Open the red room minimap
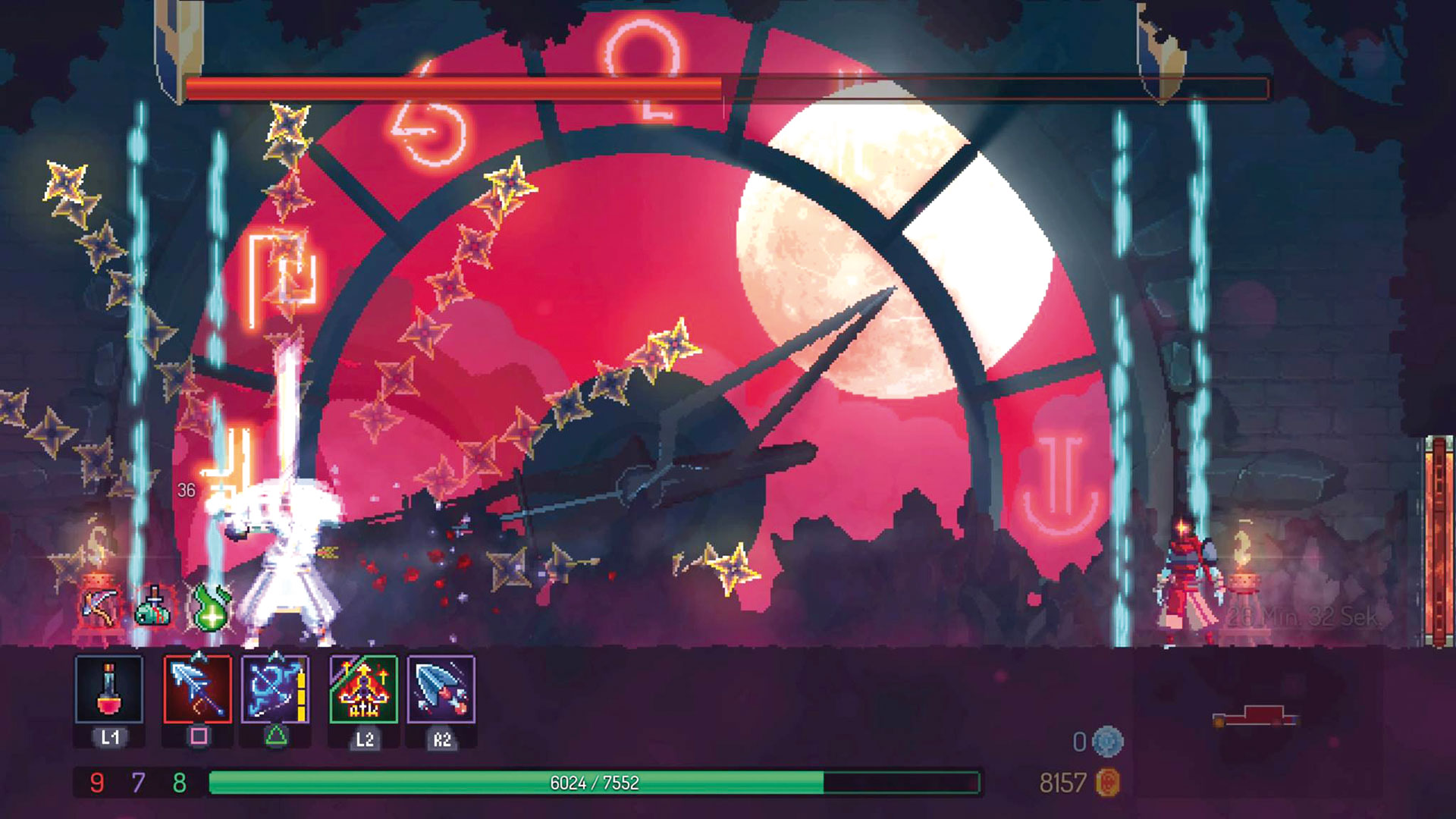This screenshot has width=1456, height=819. pyautogui.click(x=1256, y=717)
